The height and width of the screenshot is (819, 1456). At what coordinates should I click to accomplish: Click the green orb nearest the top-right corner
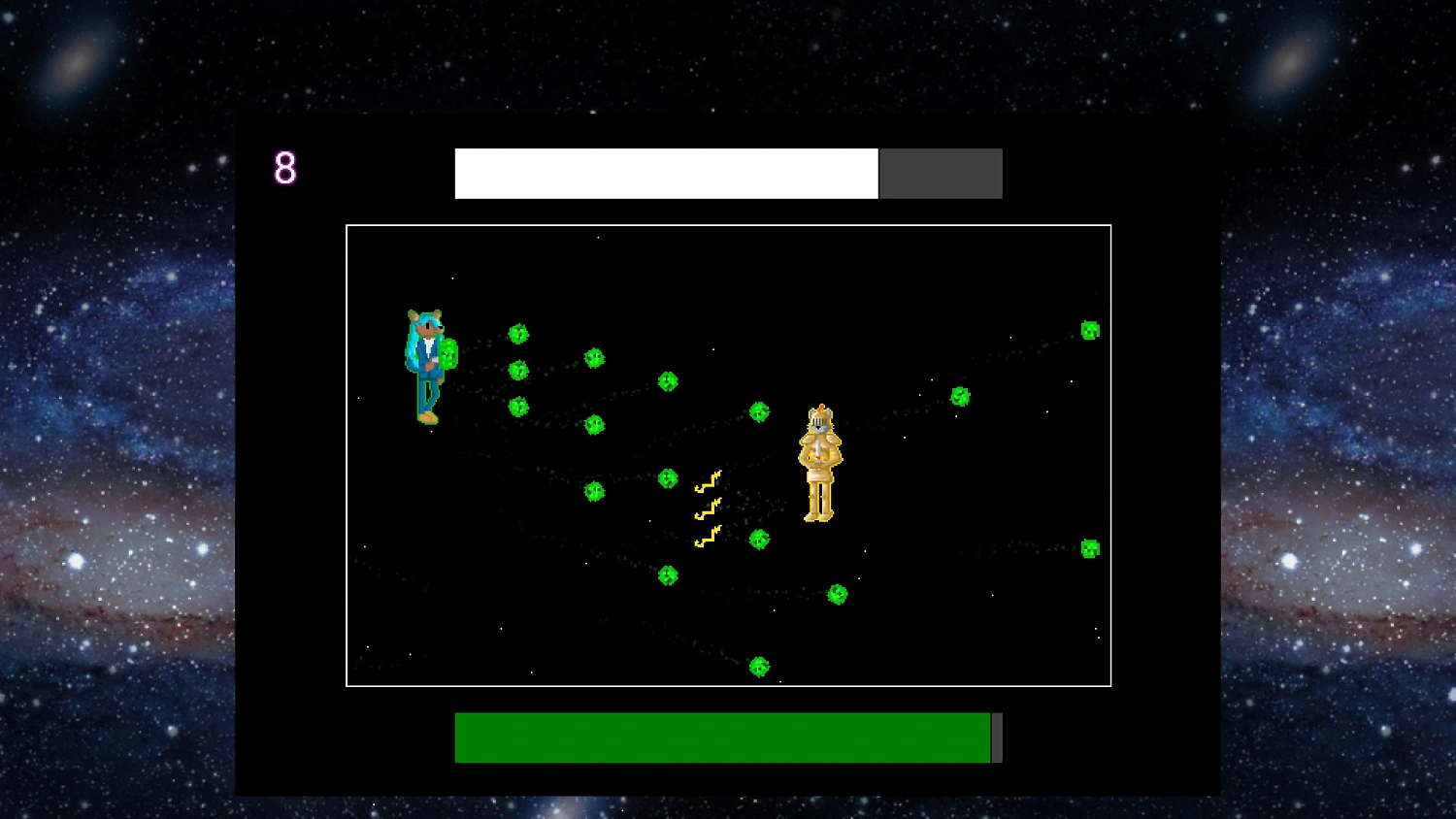point(1089,331)
